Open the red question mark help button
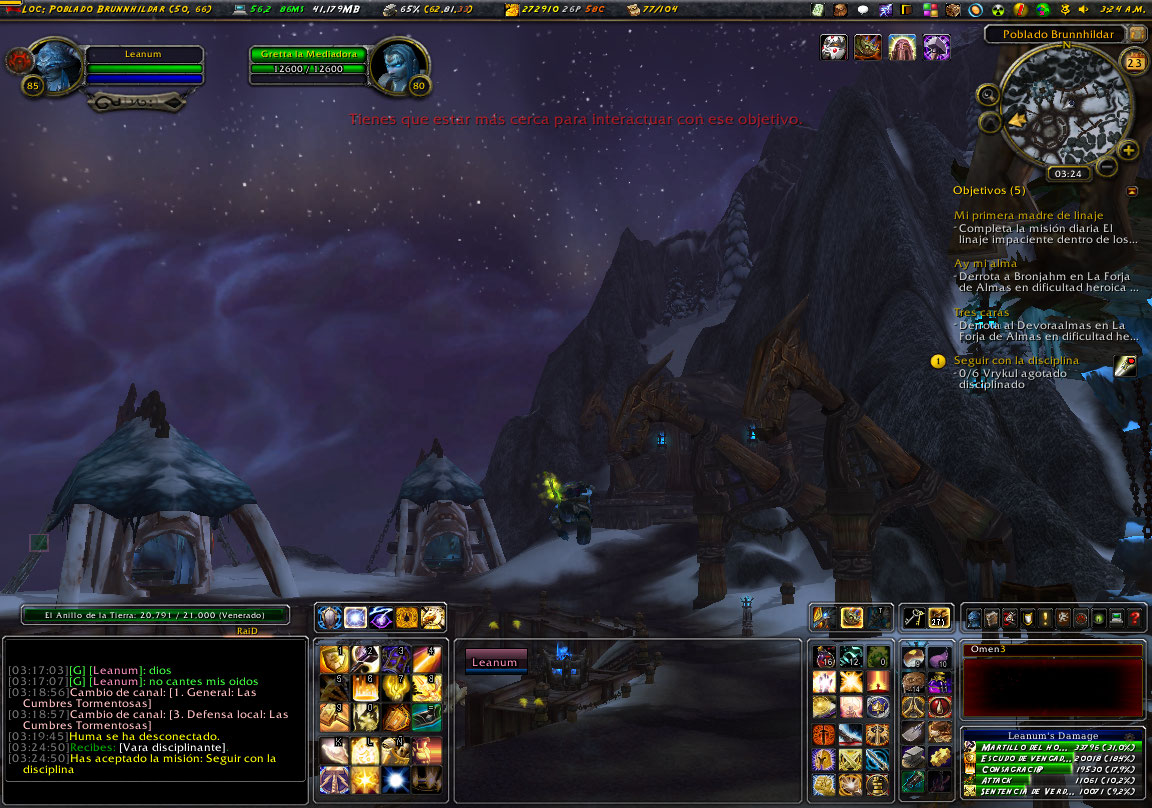The height and width of the screenshot is (808, 1152). [1135, 618]
